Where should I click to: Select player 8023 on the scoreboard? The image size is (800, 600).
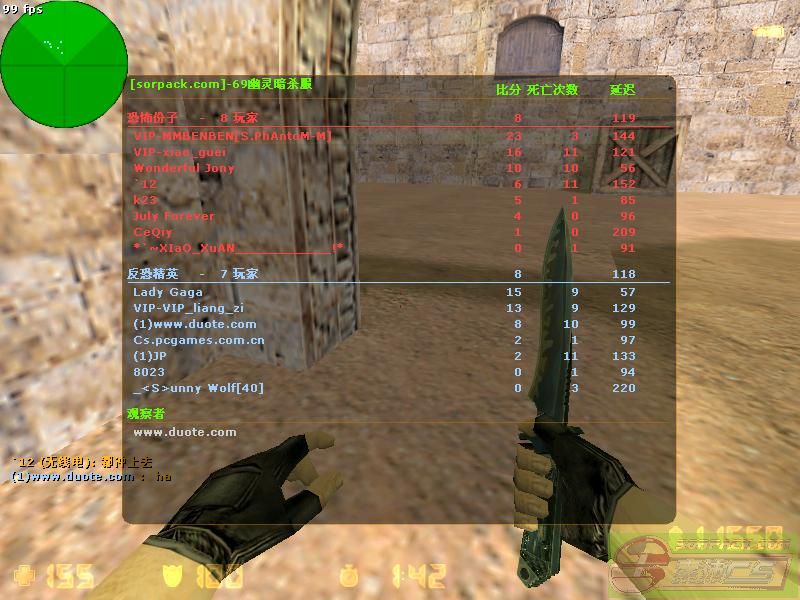[149, 372]
